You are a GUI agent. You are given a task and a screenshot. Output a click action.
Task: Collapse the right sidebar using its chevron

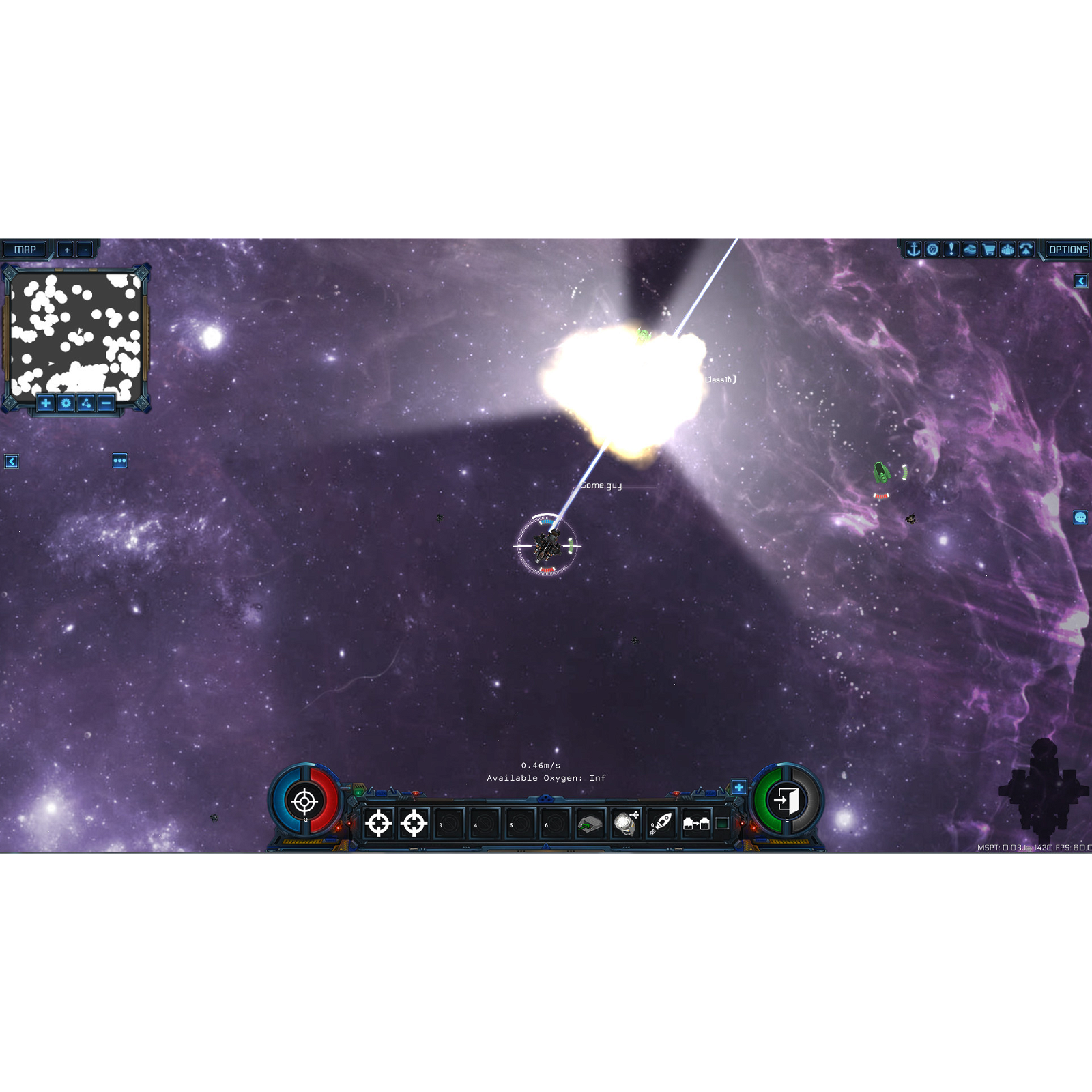coord(1082,281)
